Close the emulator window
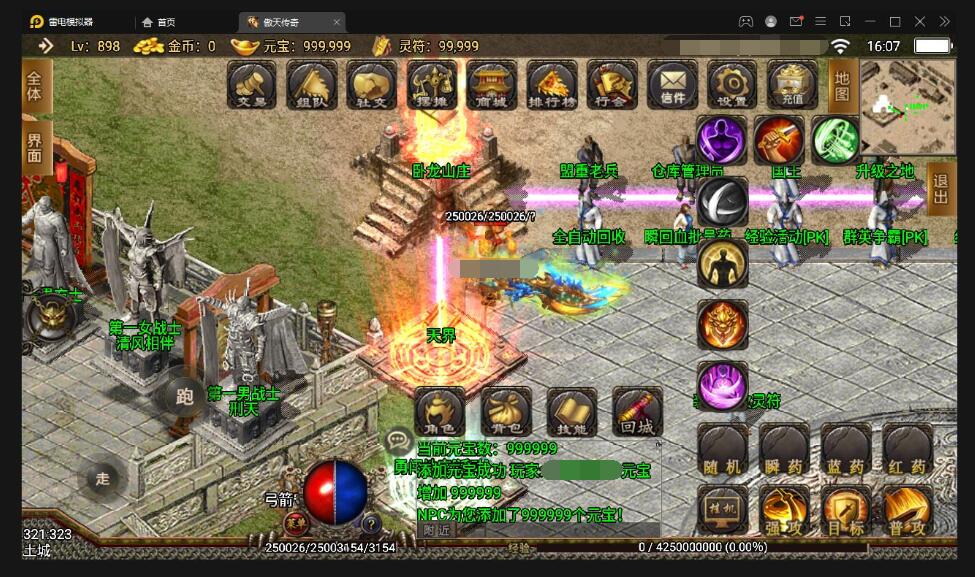Viewport: 975px width, 577px height. click(945, 21)
